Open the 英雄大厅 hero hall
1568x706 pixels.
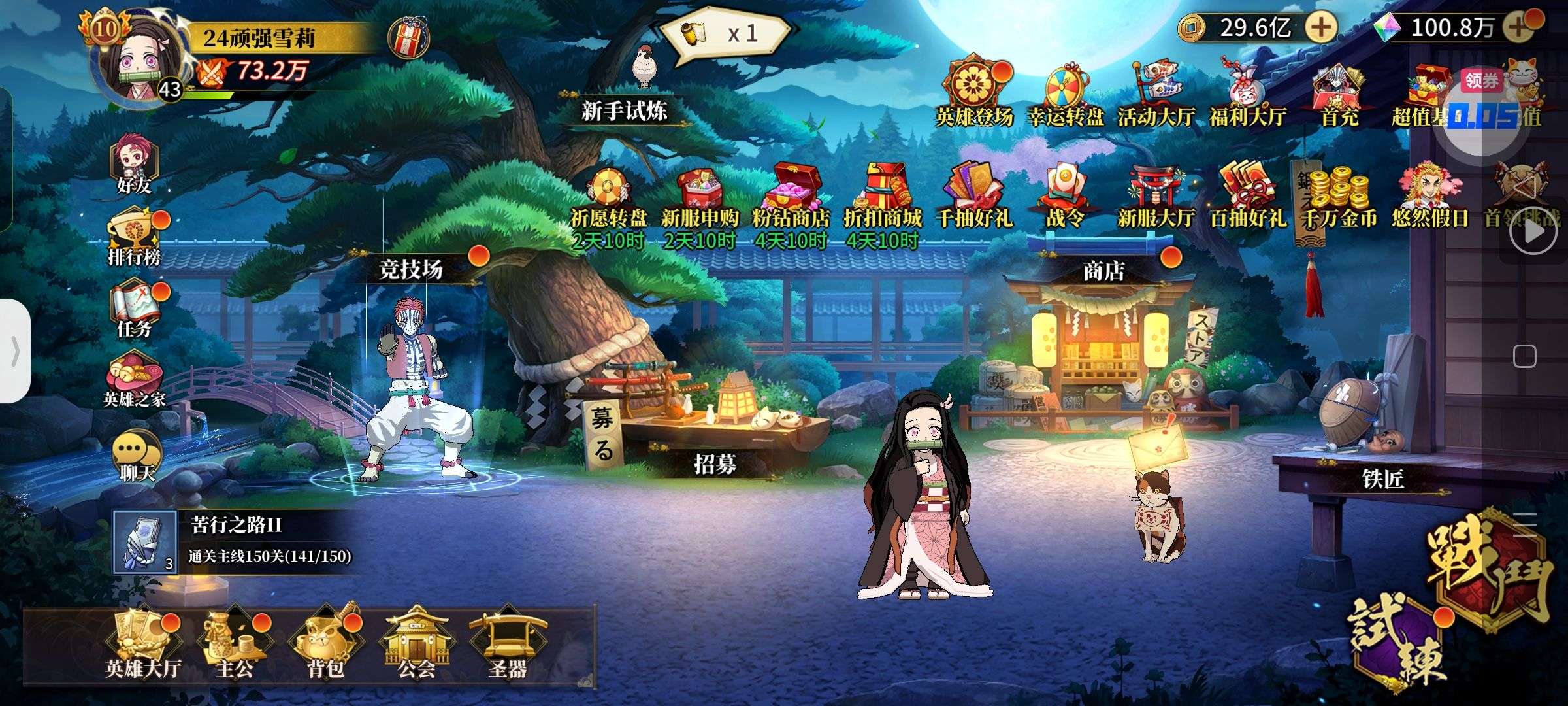pyautogui.click(x=142, y=644)
